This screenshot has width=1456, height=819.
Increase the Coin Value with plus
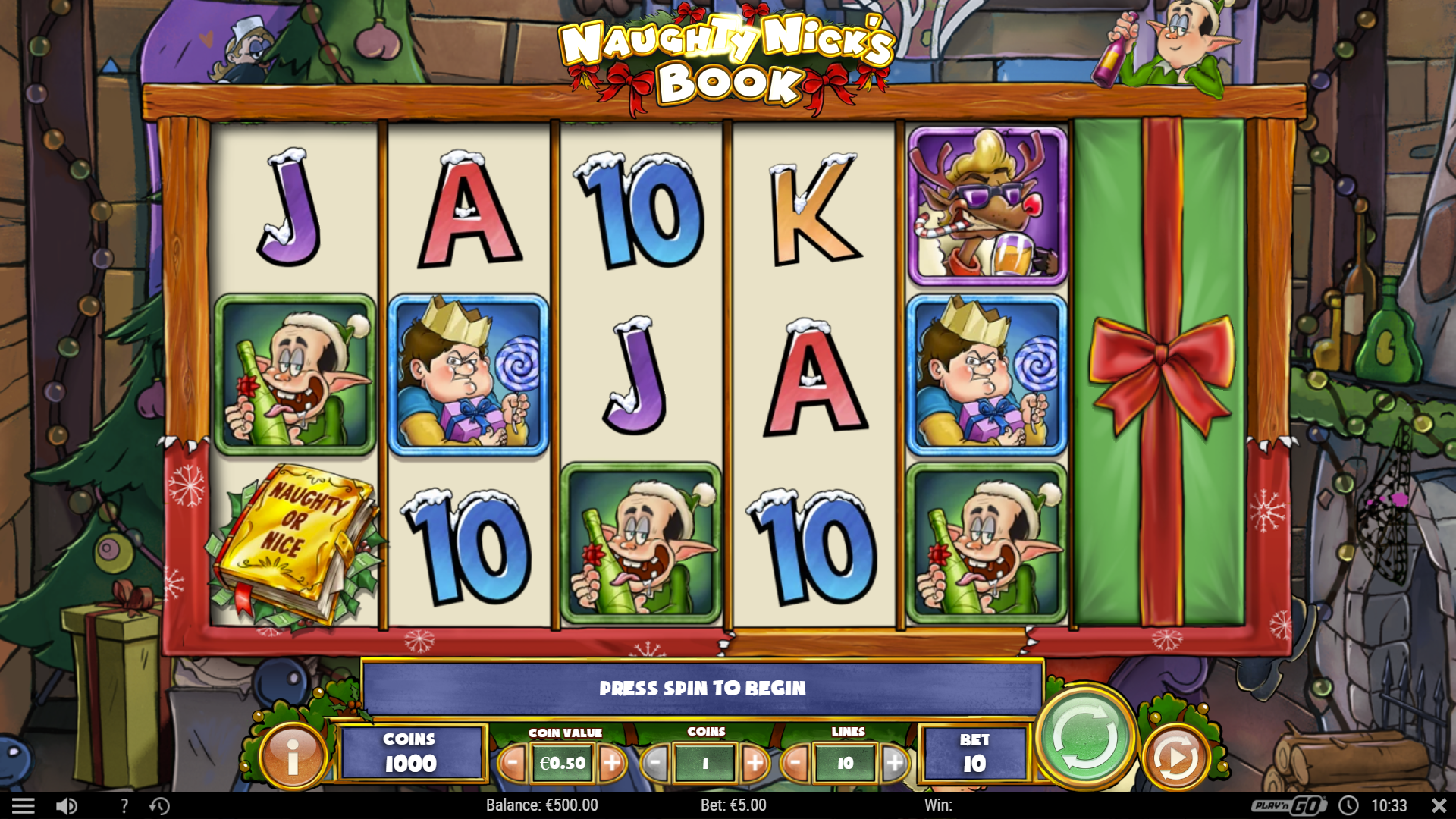[613, 764]
